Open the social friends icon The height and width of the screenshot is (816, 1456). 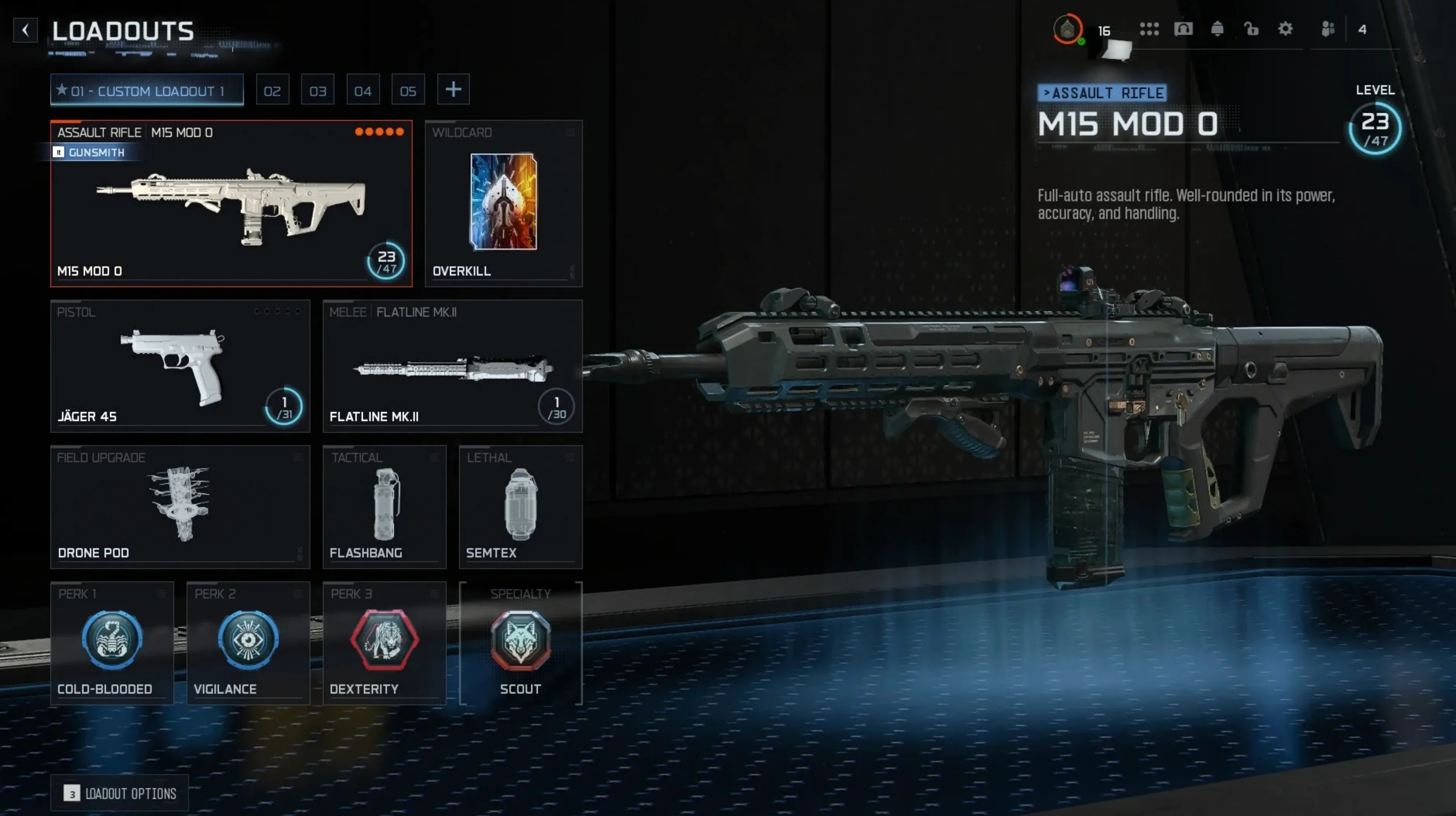pyautogui.click(x=1327, y=29)
